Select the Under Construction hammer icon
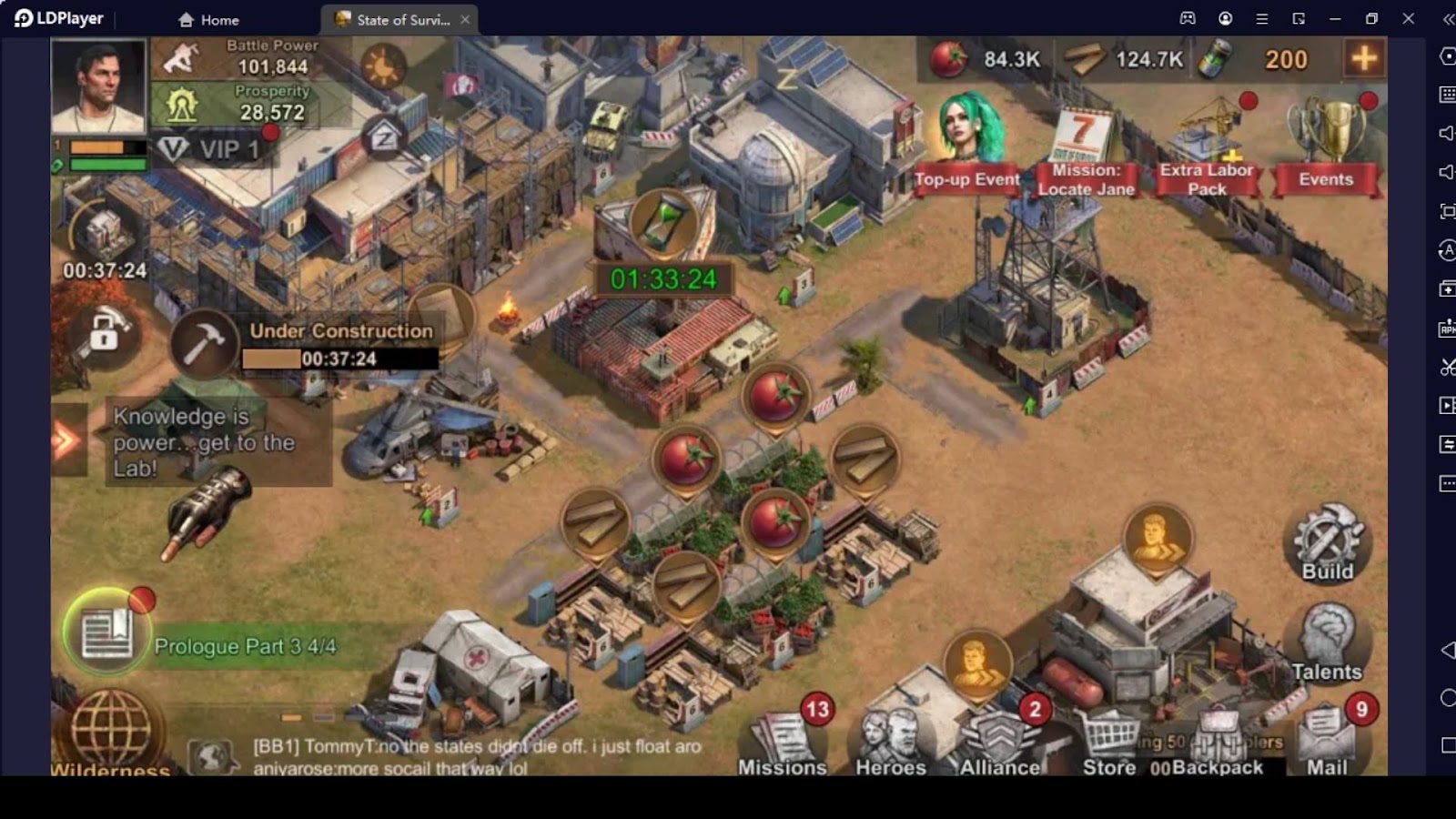Screen dimensions: 1456x819 coord(204,344)
